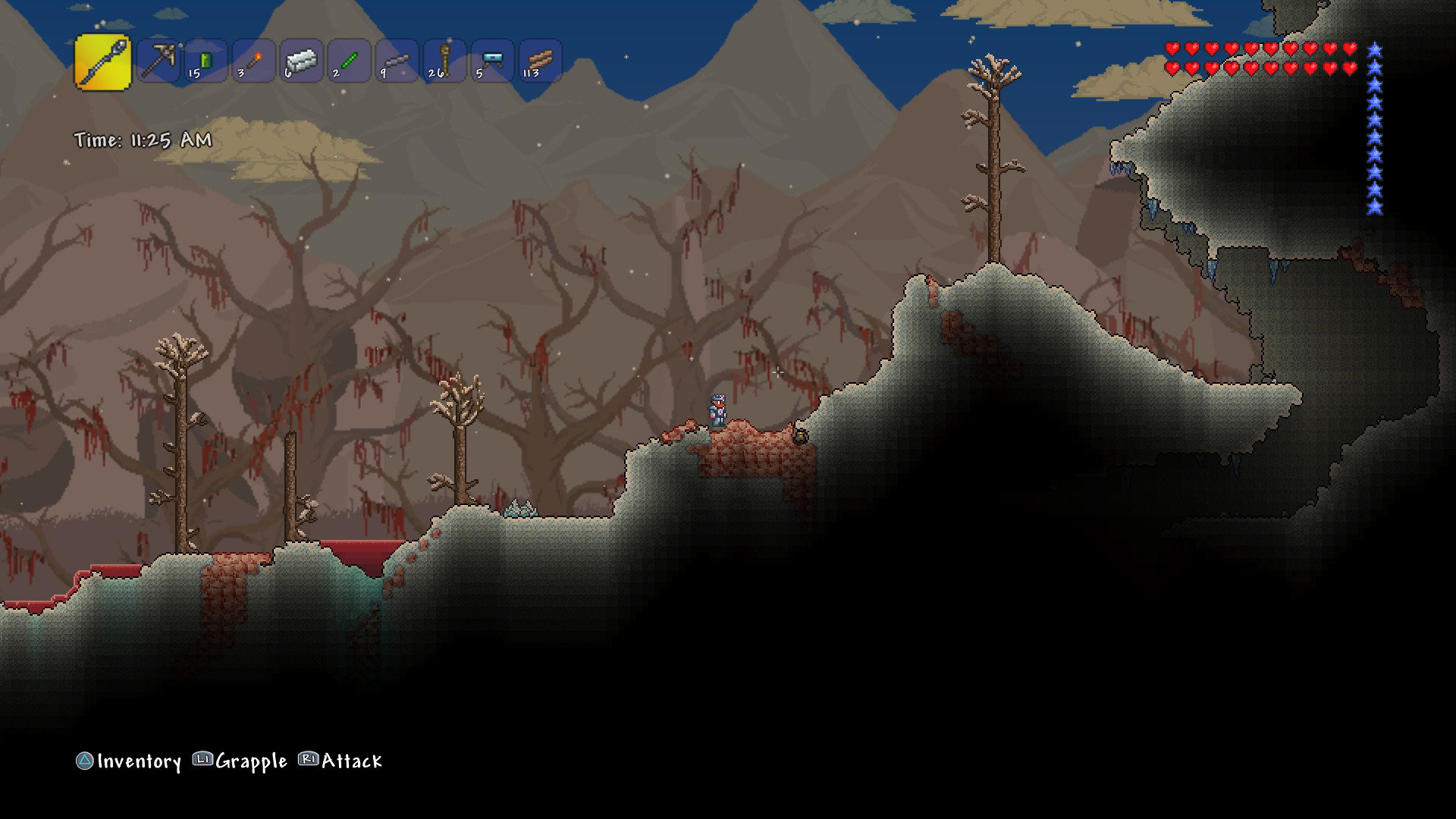Select the wood stack of 113
The height and width of the screenshot is (819, 1456).
point(541,61)
